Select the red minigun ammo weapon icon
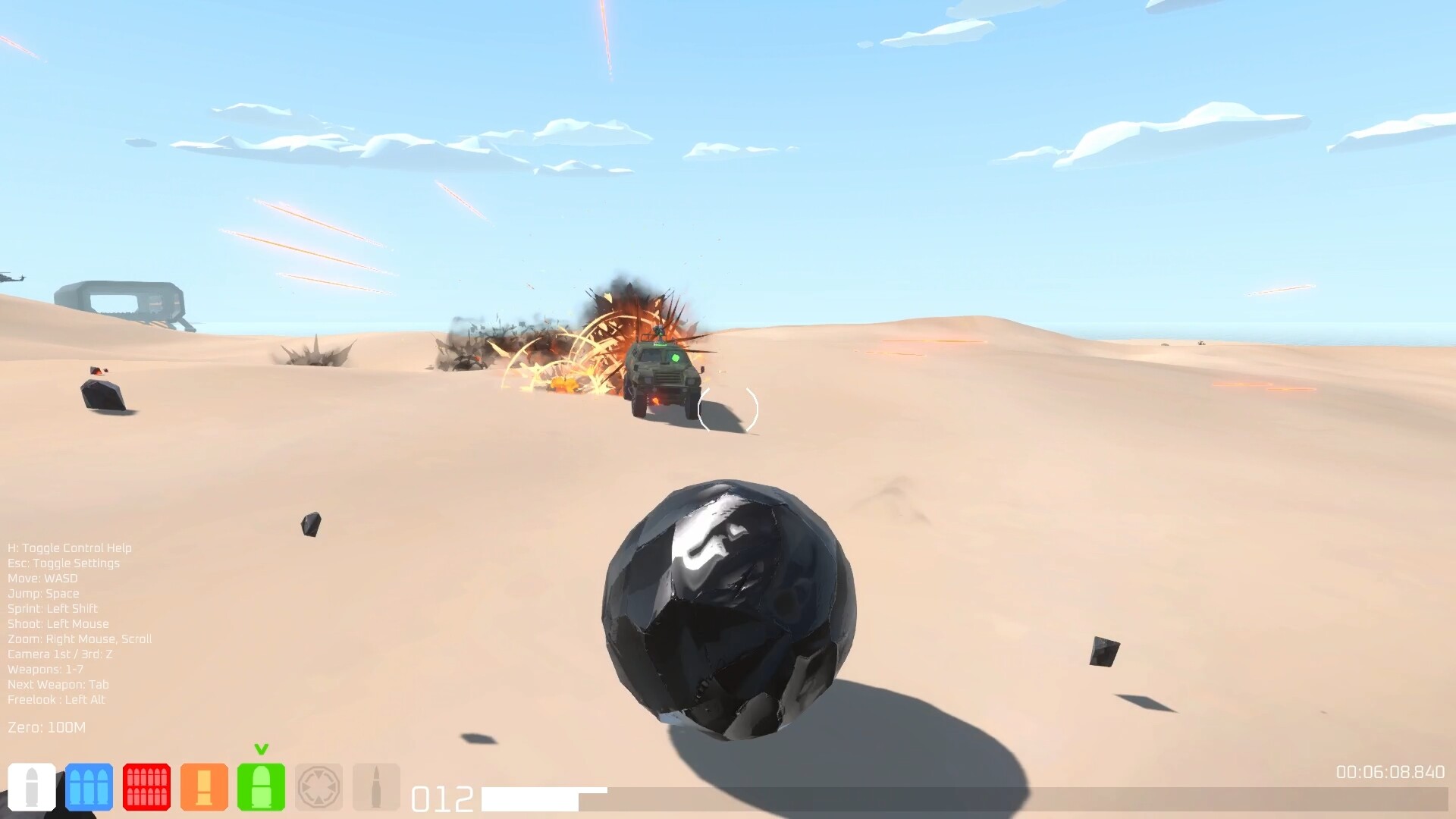This screenshot has height=819, width=1456. point(147,787)
